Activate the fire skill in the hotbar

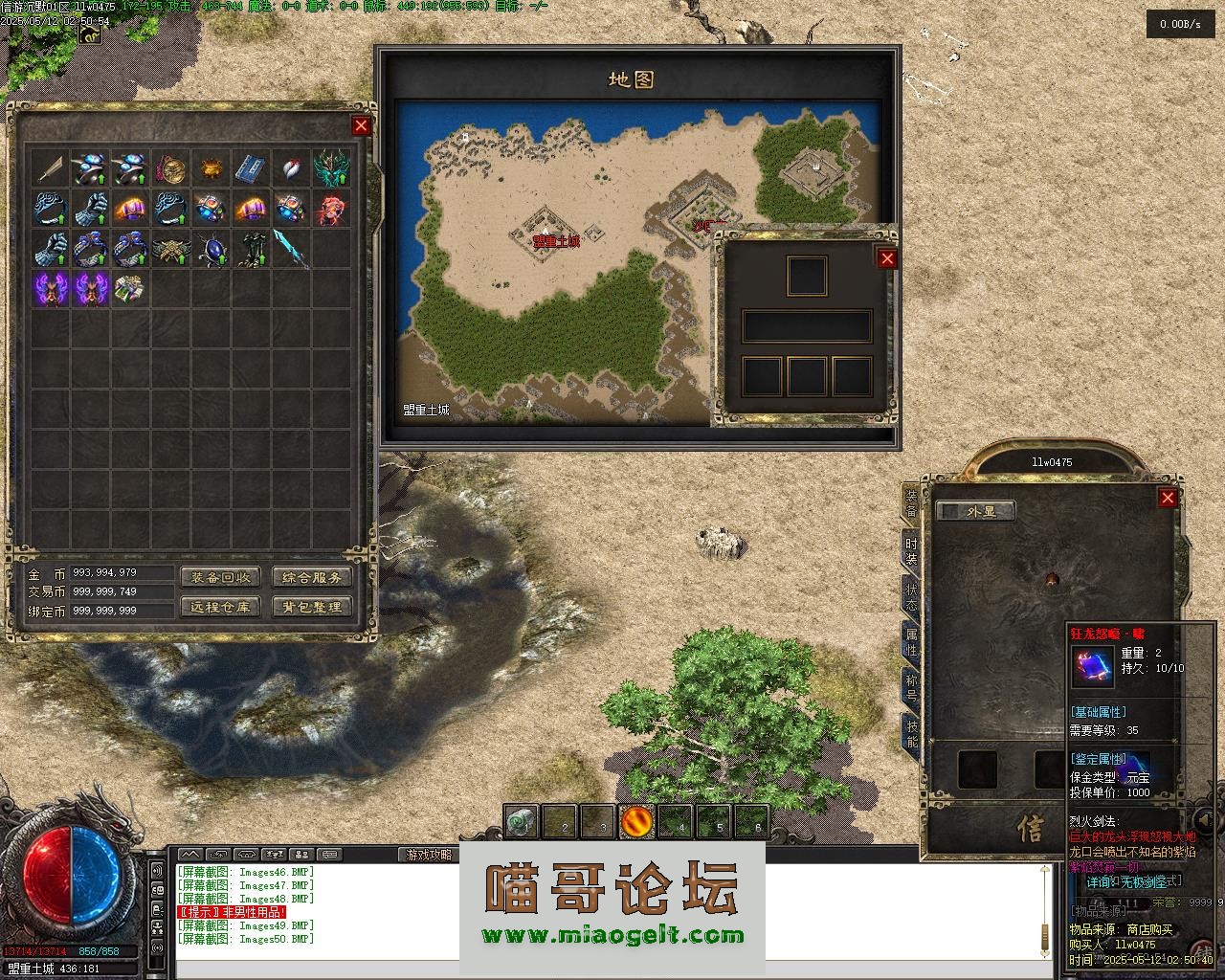tap(636, 821)
